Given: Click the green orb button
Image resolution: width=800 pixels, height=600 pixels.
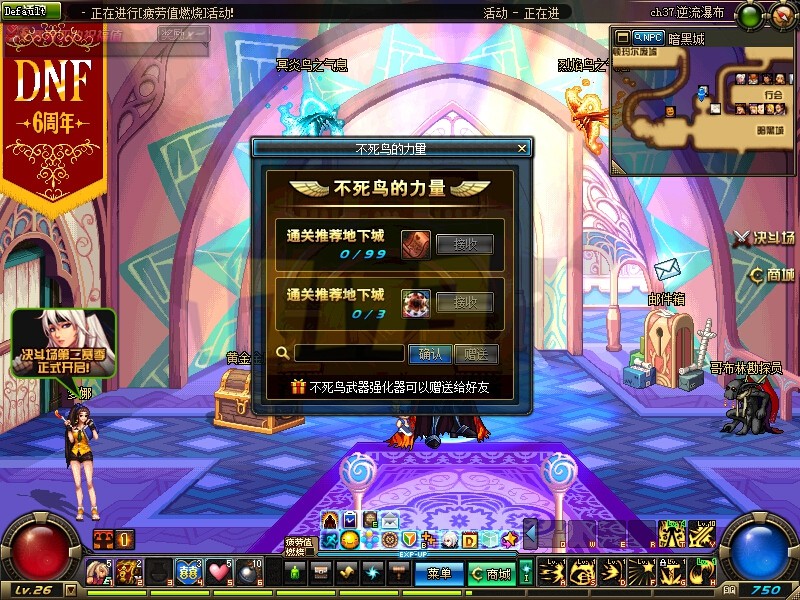Looking at the screenshot, I should (747, 14).
